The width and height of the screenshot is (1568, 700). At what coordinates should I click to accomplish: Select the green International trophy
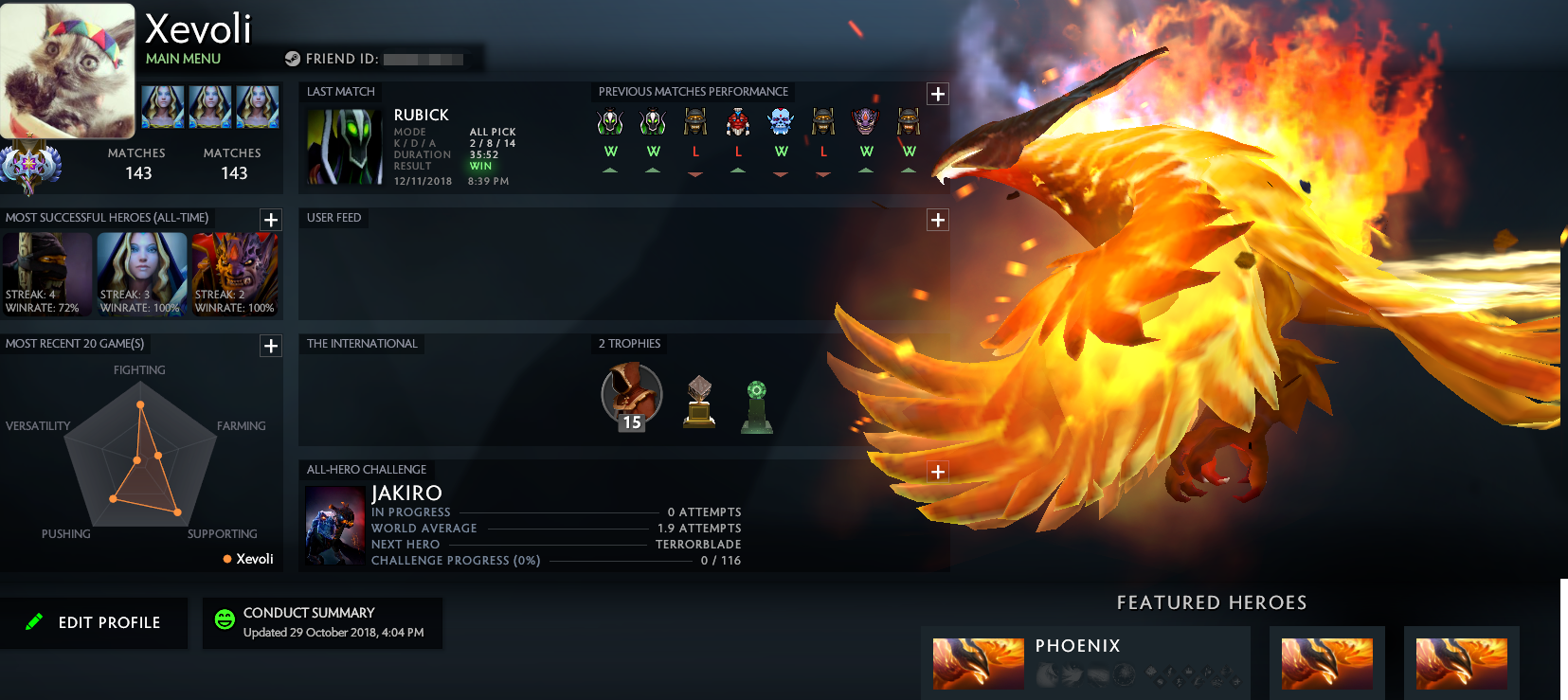[757, 403]
